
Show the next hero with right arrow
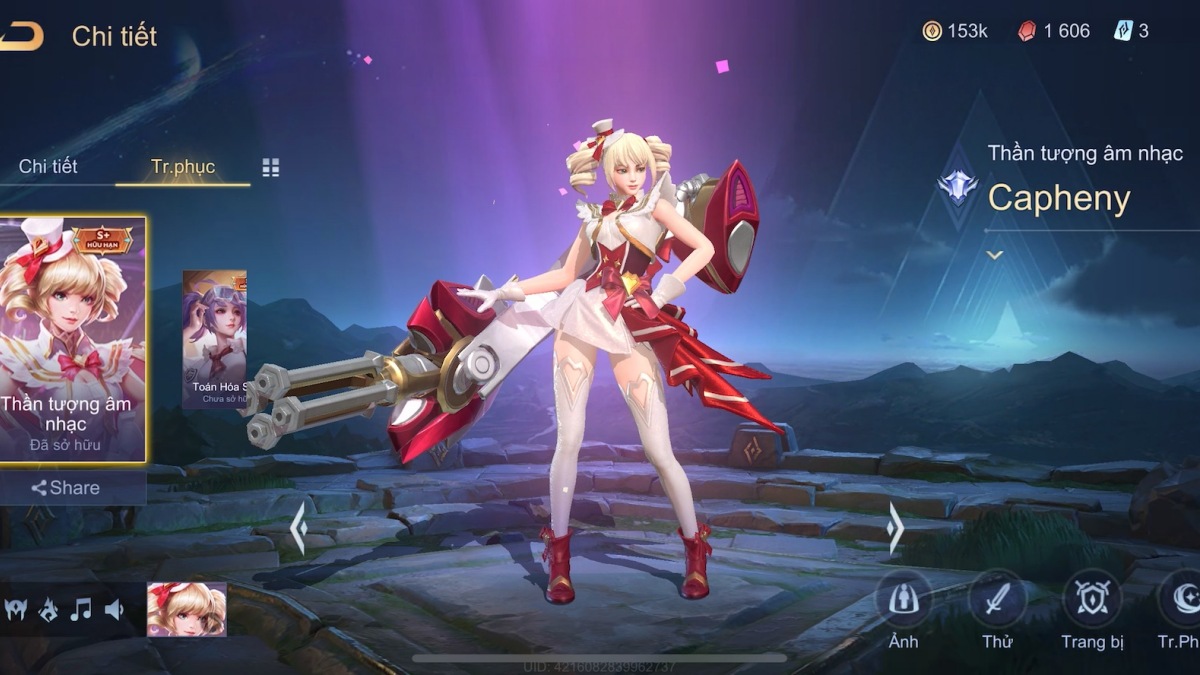click(x=894, y=528)
